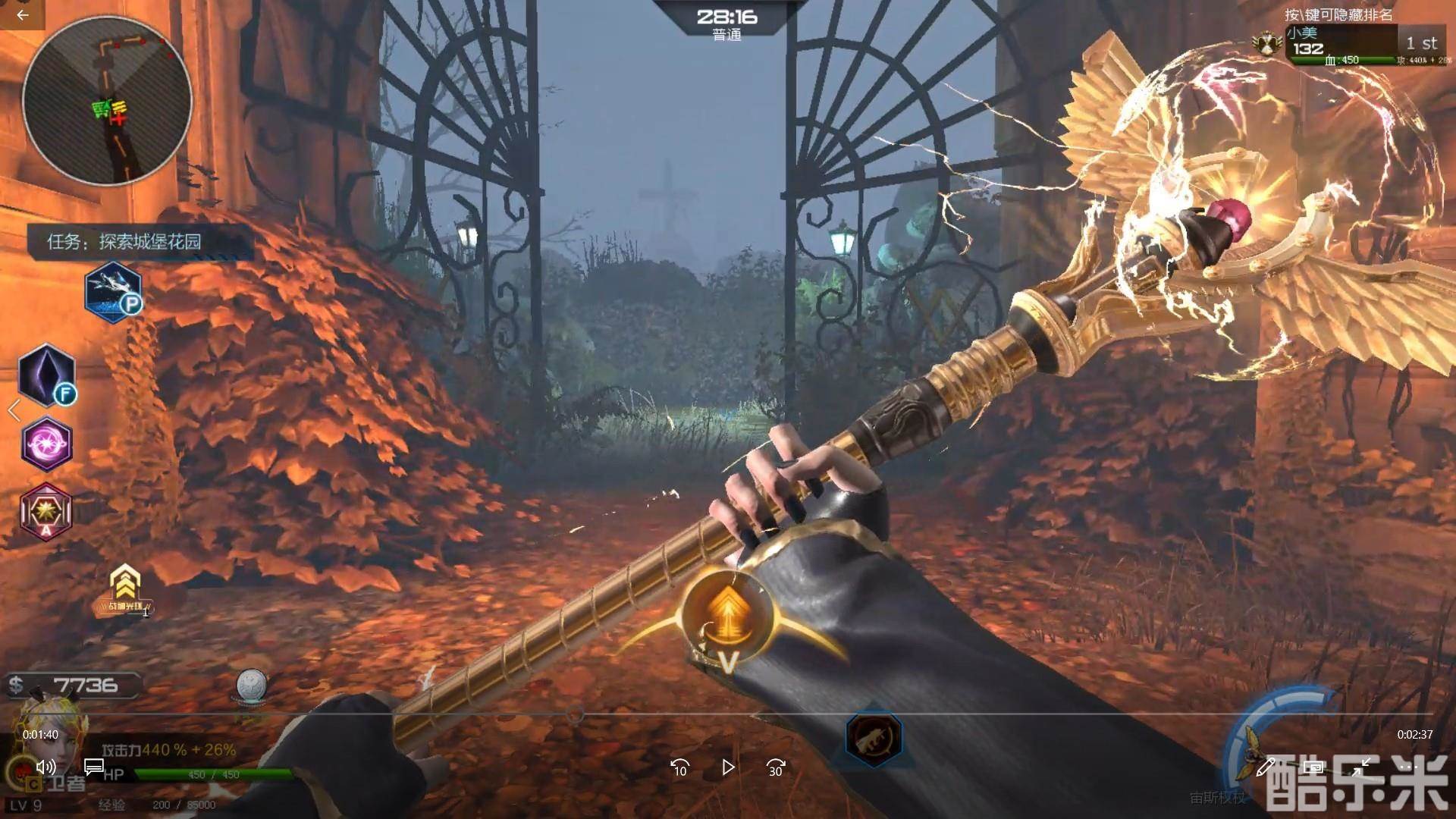
Task: Play the video
Action: pos(728,768)
